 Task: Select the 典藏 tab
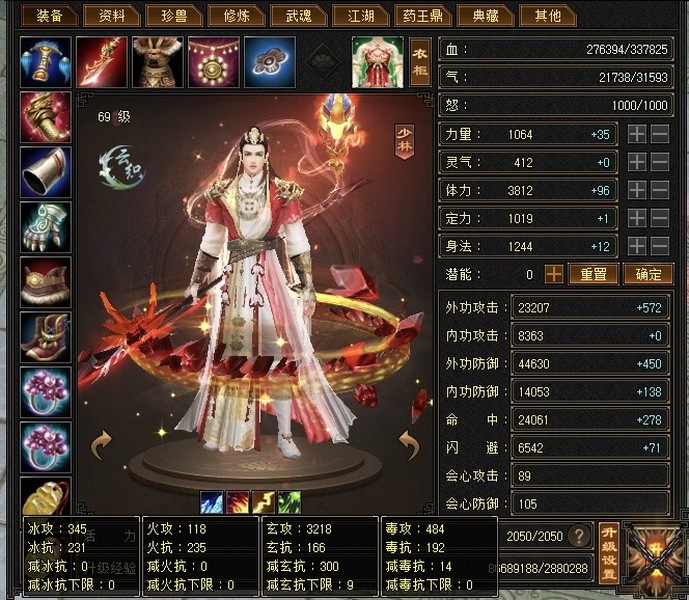[x=486, y=15]
